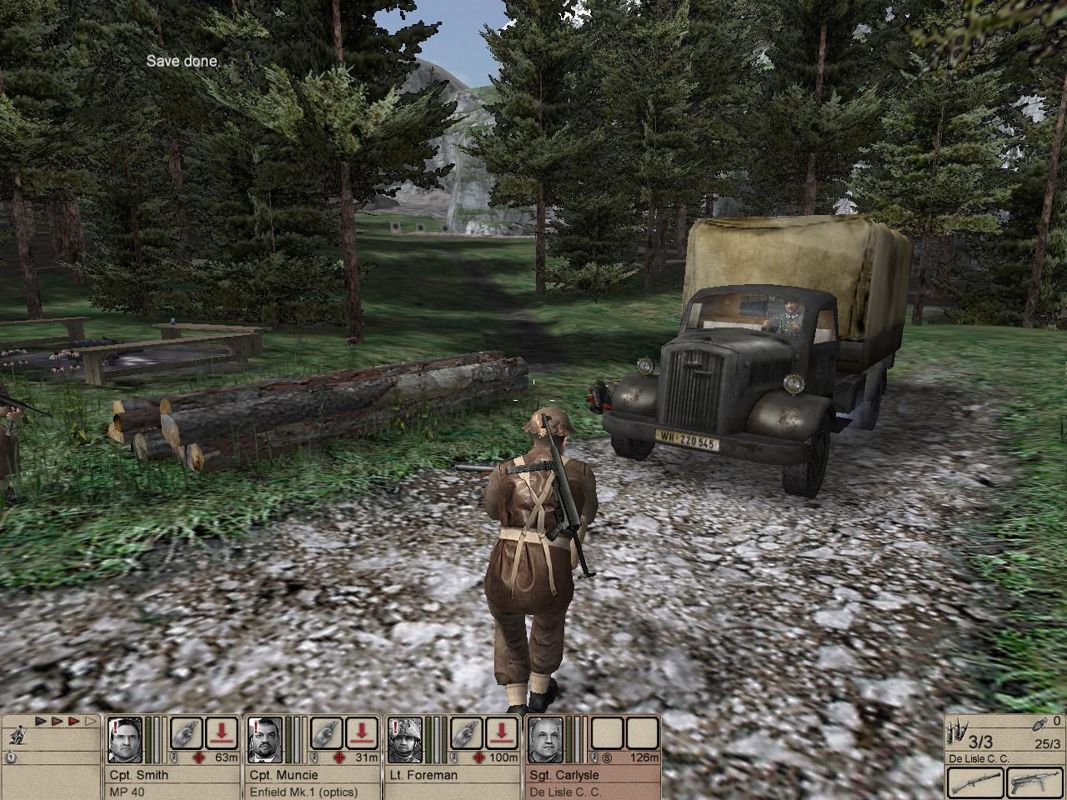Select Cpt. Smith's portrait

(x=124, y=740)
